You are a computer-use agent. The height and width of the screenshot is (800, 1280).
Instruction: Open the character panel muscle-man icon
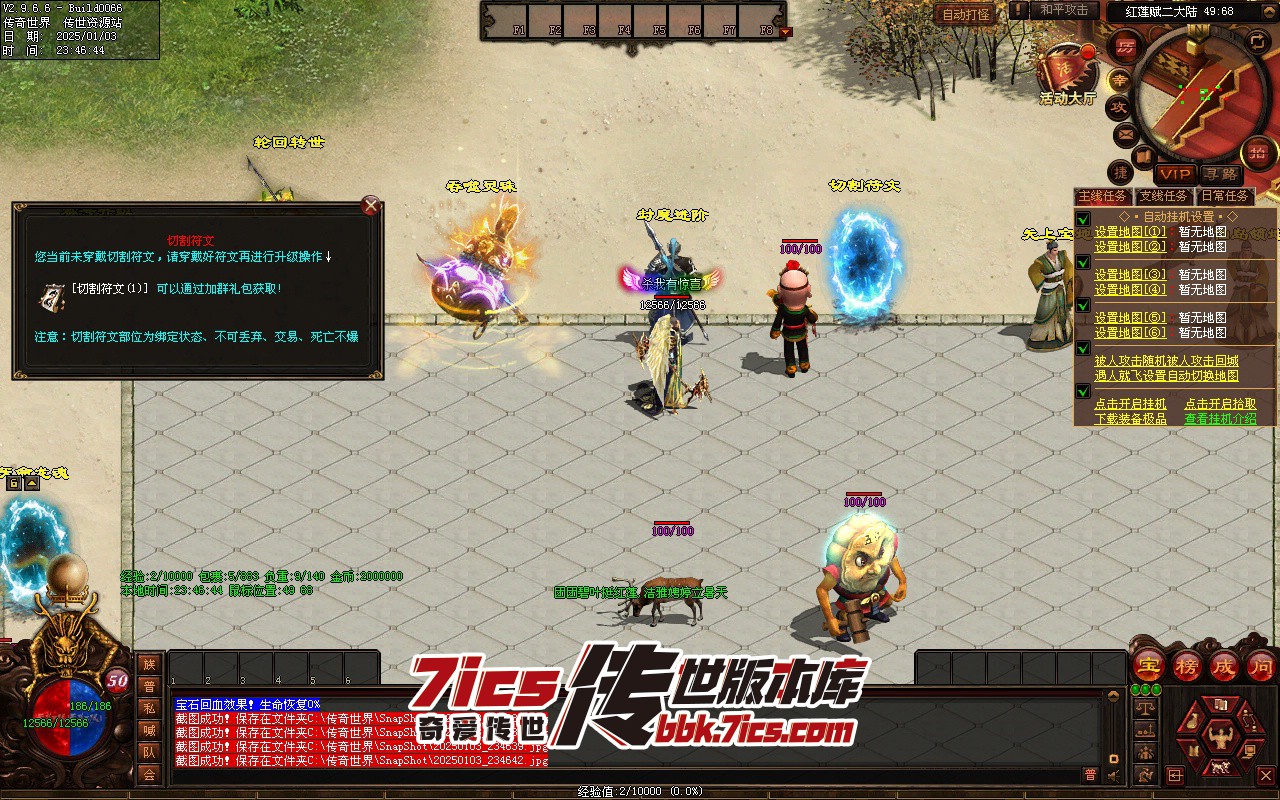pos(1220,740)
